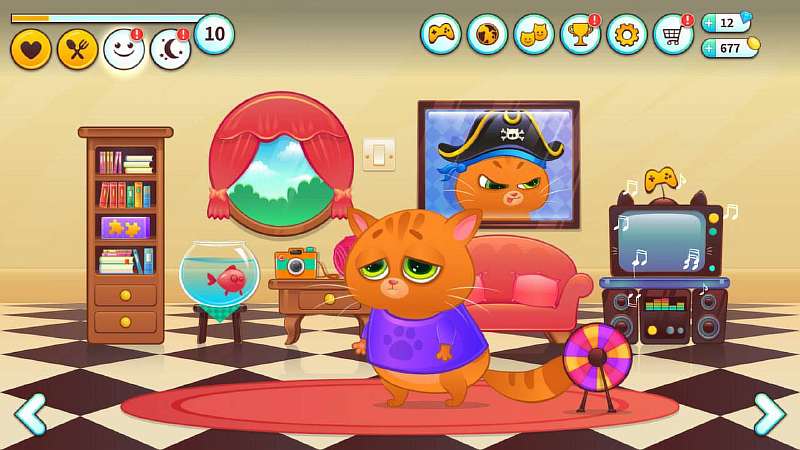Select the smiley face mood icon
Screen dimensions: 800x450
pyautogui.click(x=124, y=49)
